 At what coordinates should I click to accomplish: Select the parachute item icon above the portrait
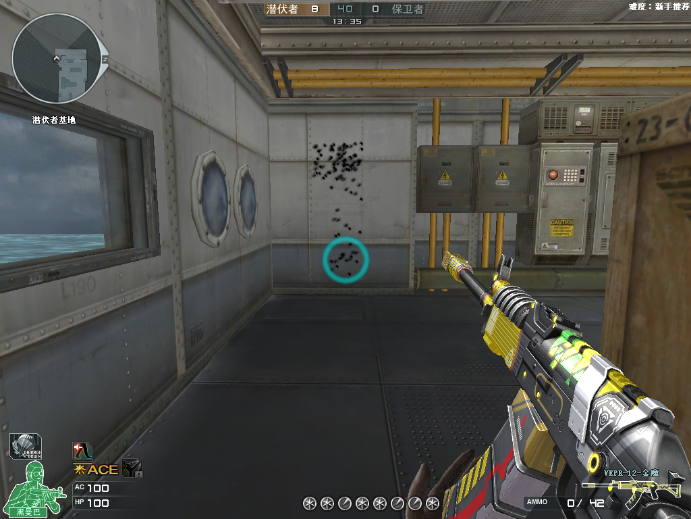pos(23,447)
